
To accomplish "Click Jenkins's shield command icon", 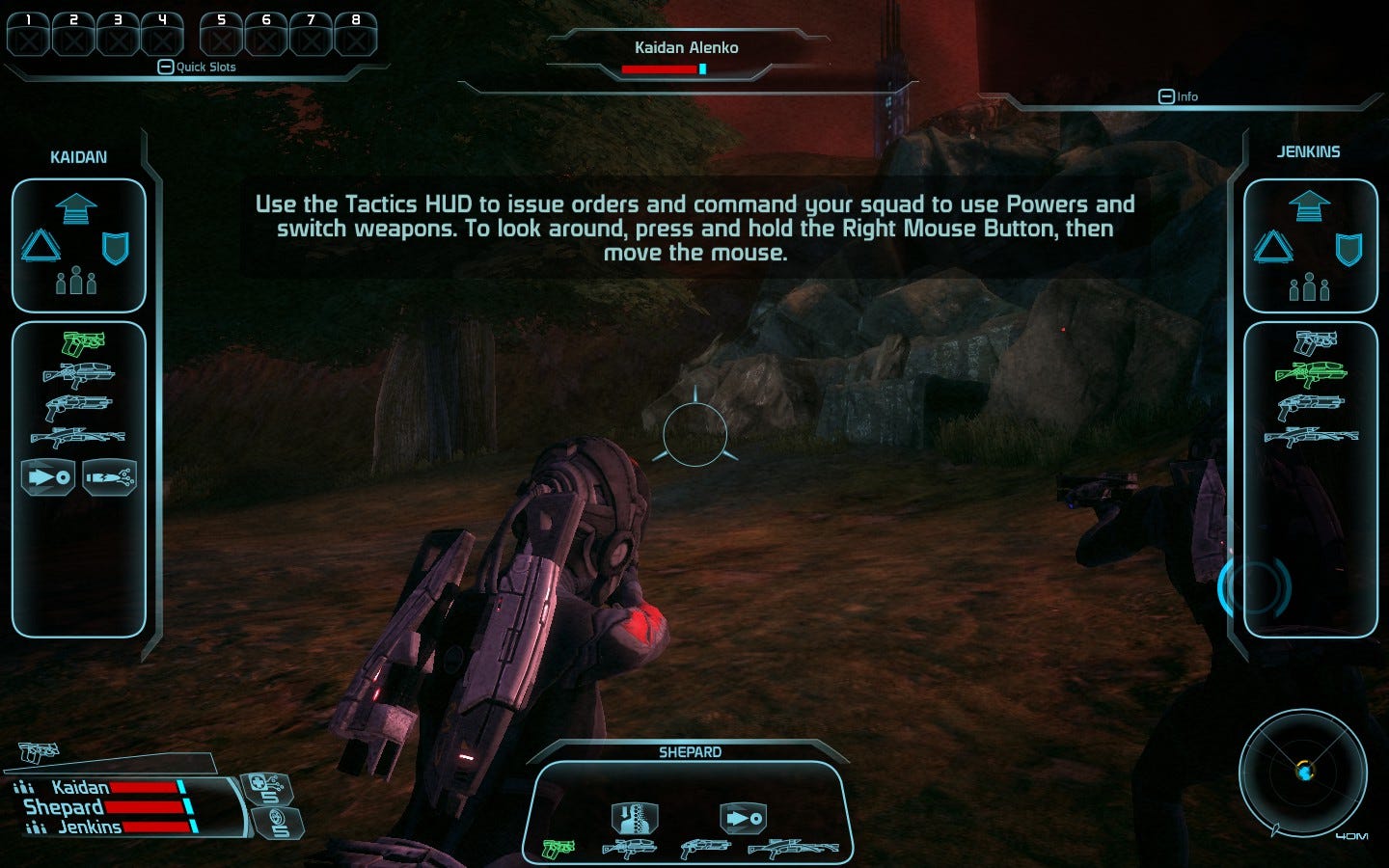I will (1348, 250).
